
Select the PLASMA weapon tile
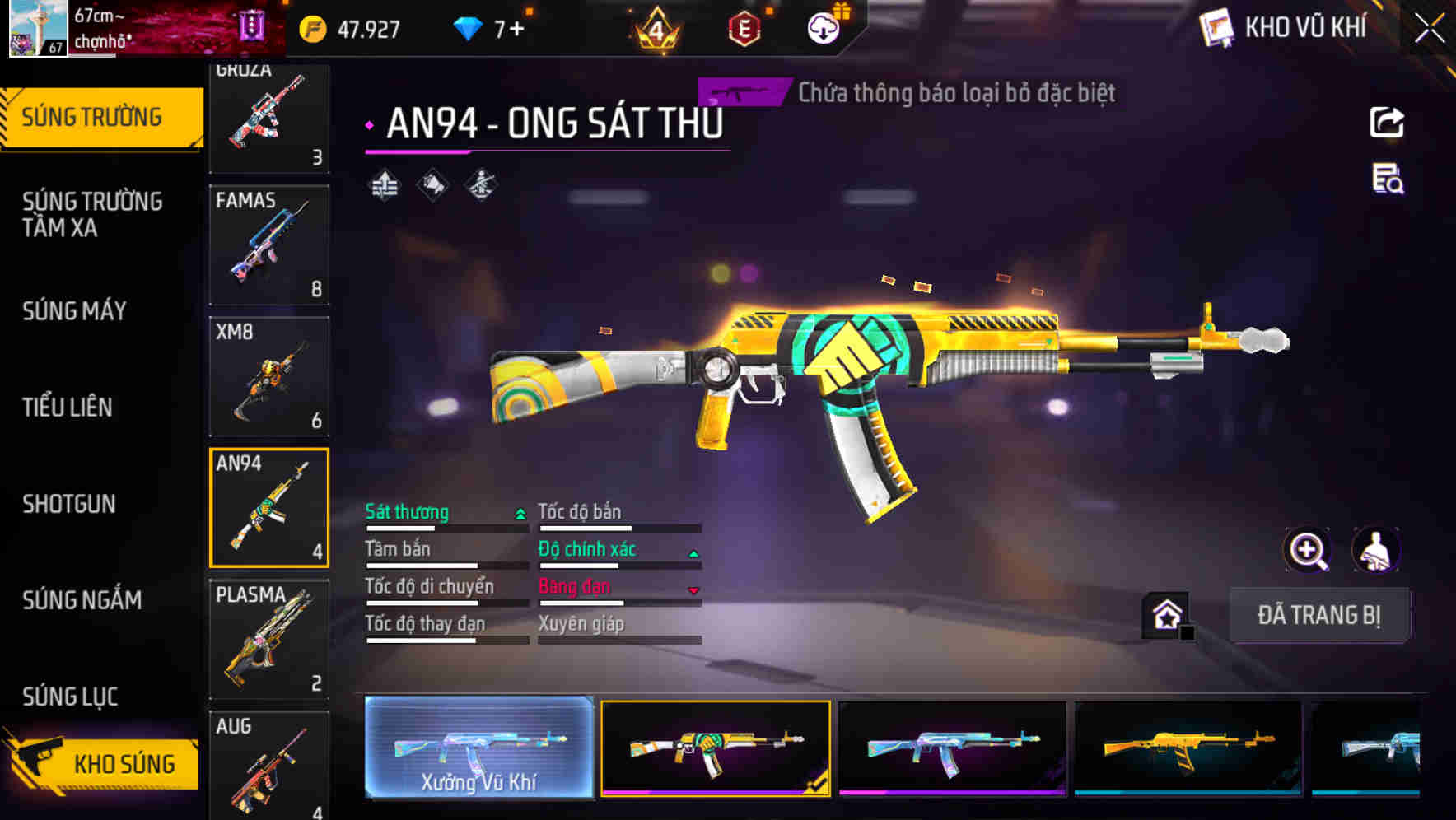pos(269,639)
